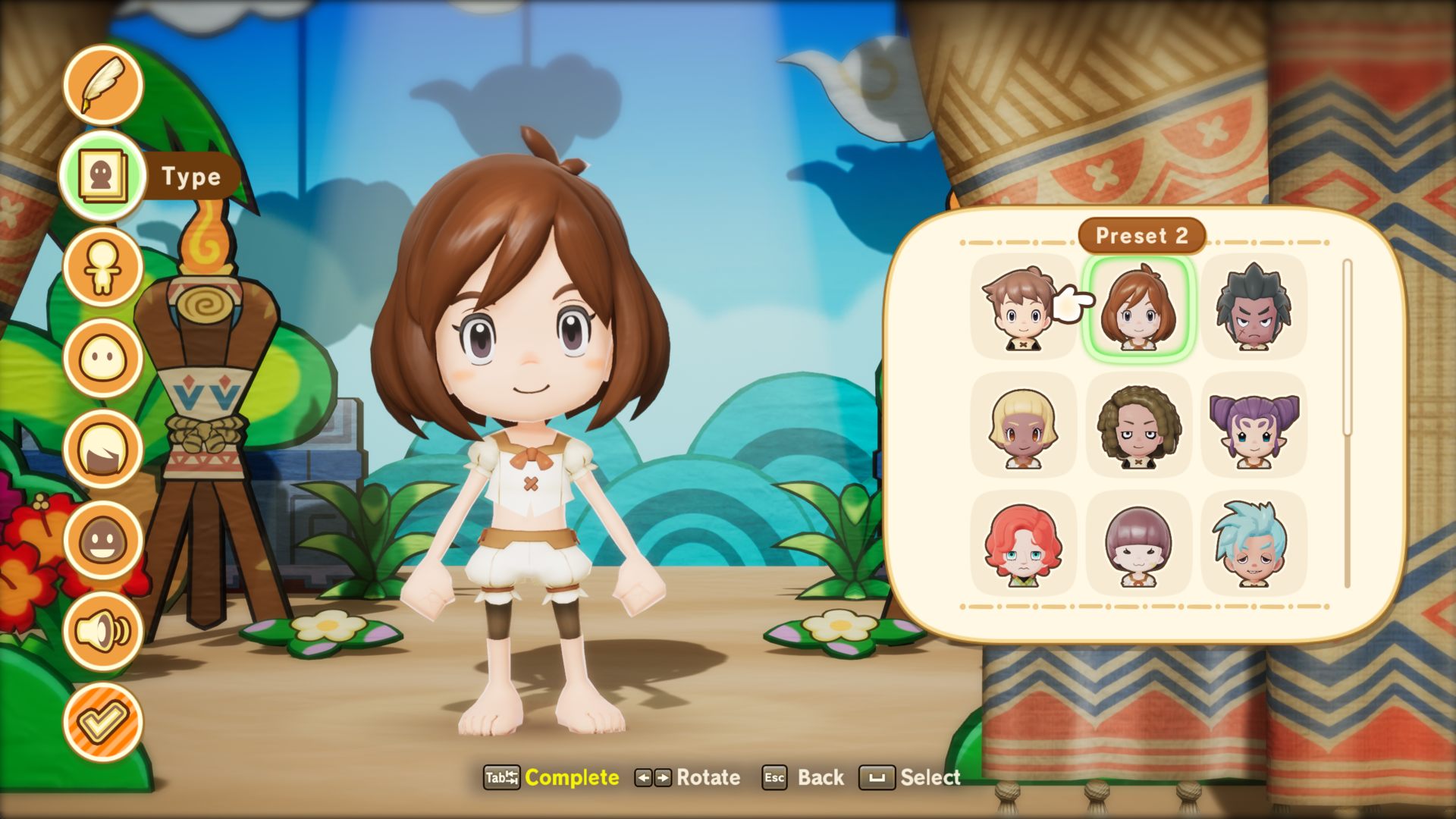The height and width of the screenshot is (819, 1456).
Task: Open the hairstyle category
Action: tap(103, 449)
